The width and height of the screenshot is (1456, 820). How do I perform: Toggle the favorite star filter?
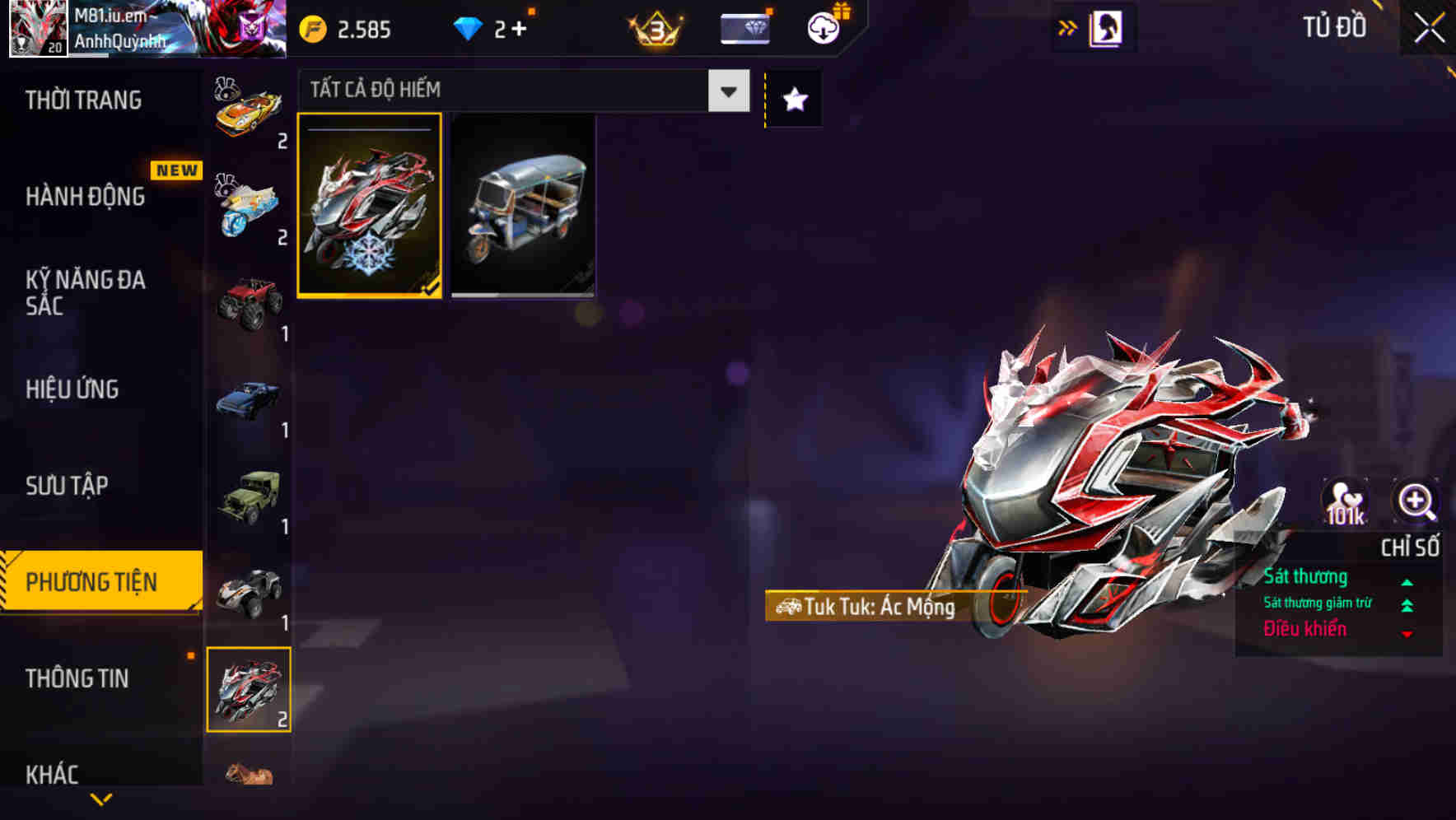793,99
